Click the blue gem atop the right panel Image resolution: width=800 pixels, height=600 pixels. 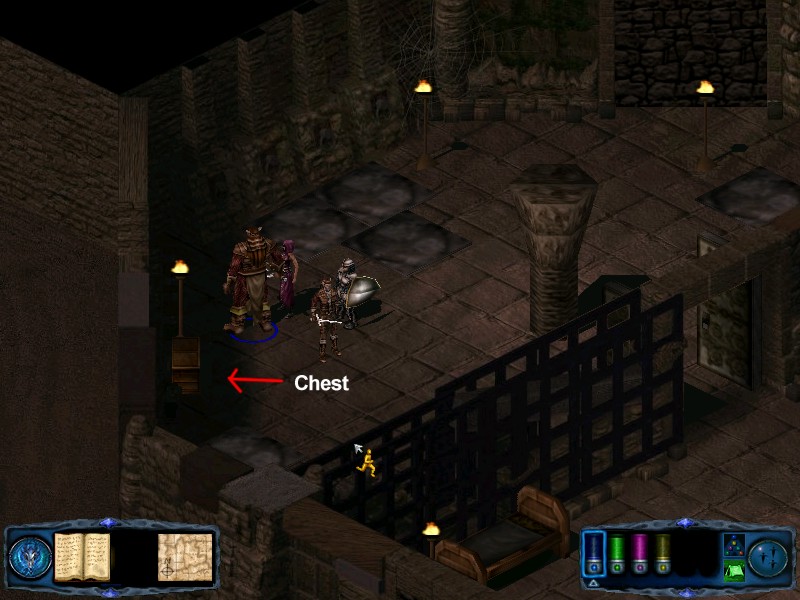point(685,523)
